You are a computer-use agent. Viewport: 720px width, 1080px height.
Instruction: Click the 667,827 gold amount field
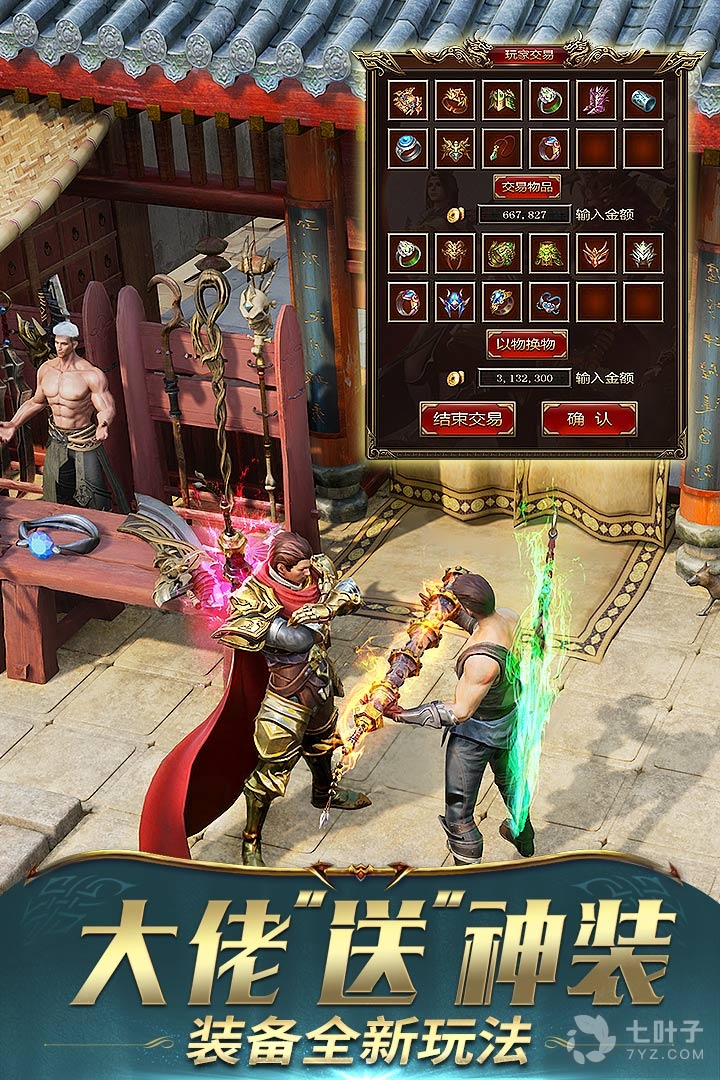click(x=525, y=214)
